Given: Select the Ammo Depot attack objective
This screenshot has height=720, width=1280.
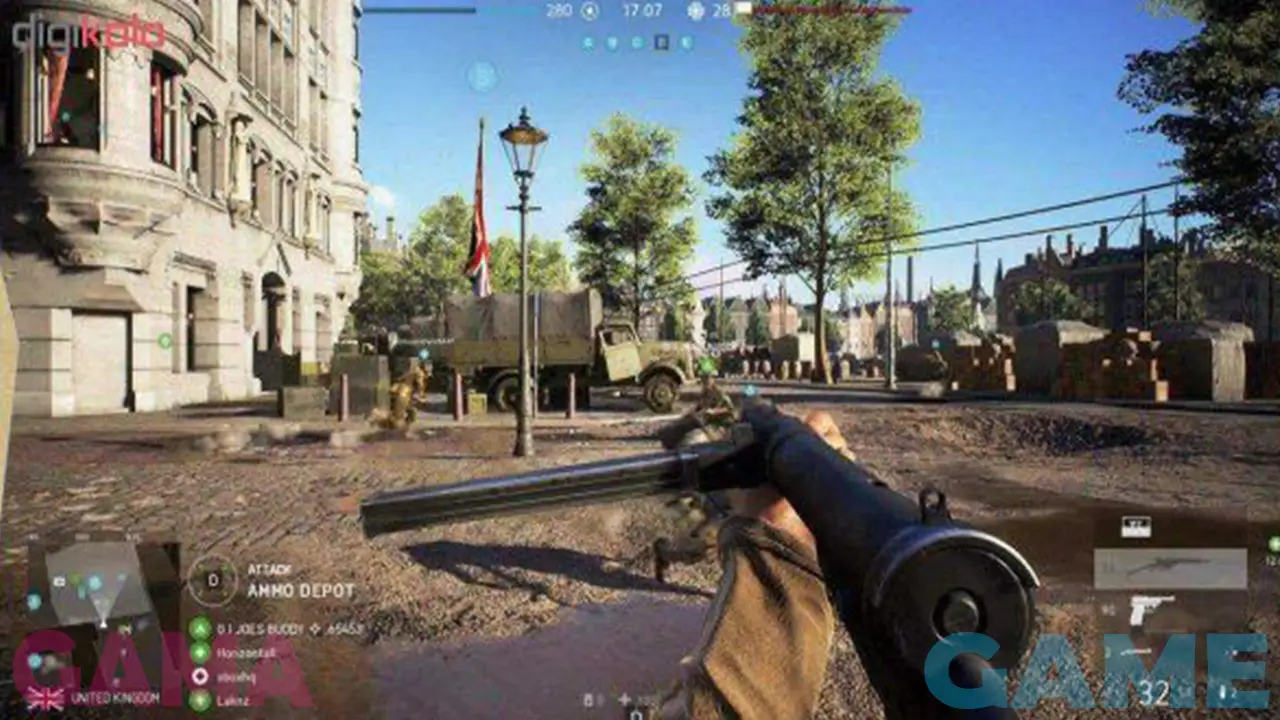Looking at the screenshot, I should point(300,590).
